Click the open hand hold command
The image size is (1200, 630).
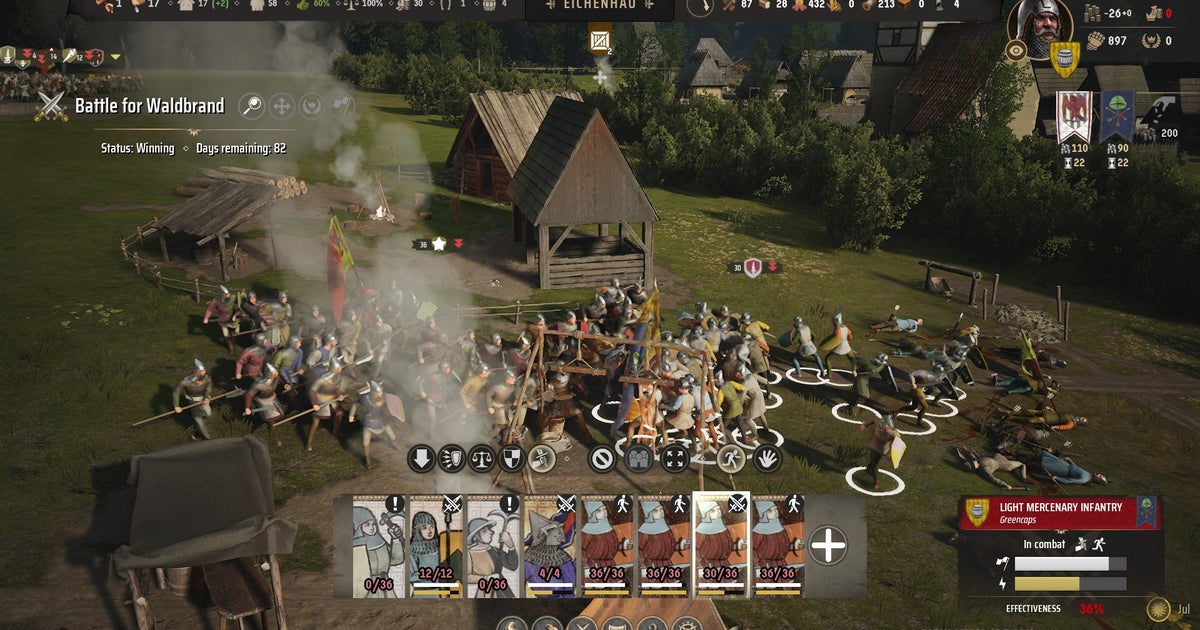point(767,459)
